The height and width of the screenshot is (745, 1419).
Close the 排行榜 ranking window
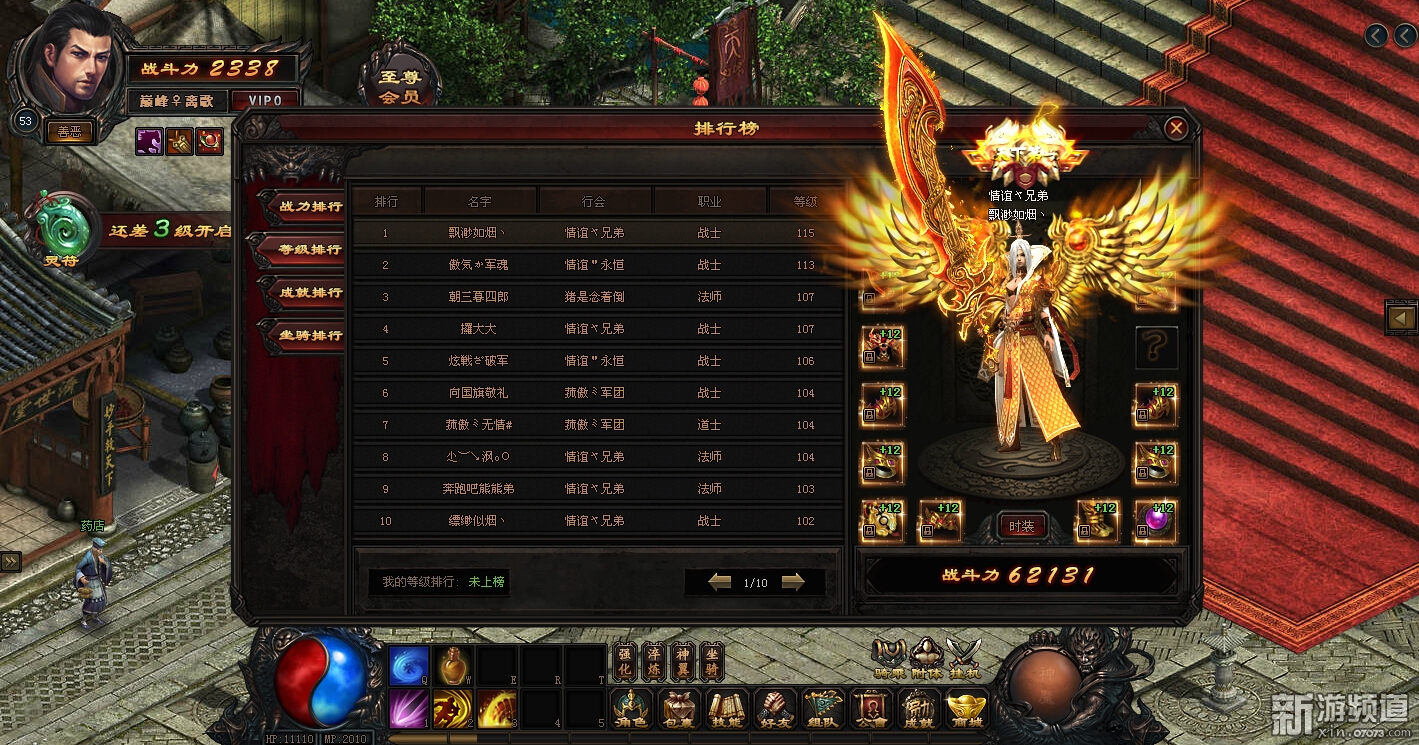point(1176,128)
